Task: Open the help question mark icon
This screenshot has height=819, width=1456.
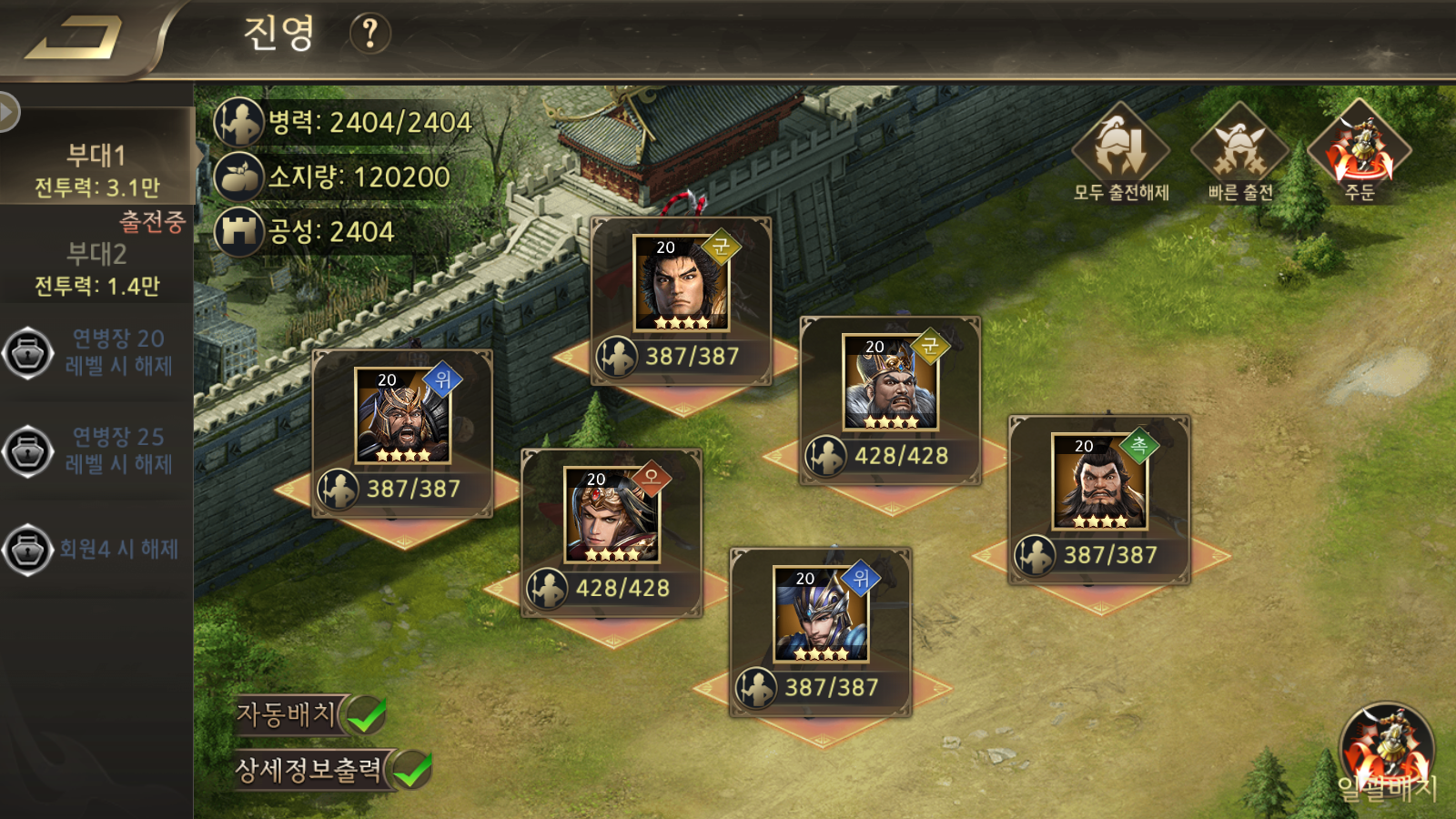Action: tap(369, 34)
